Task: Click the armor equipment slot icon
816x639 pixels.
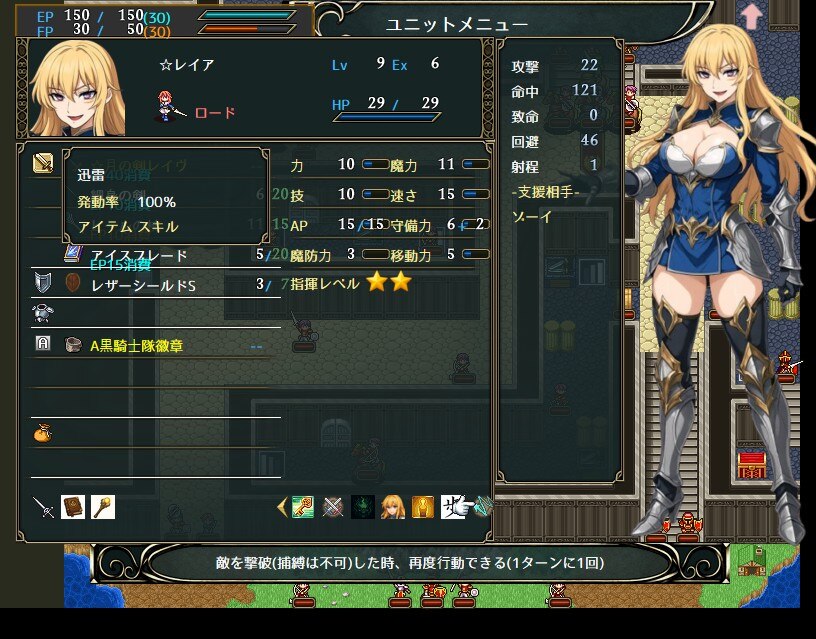Action: coord(43,314)
